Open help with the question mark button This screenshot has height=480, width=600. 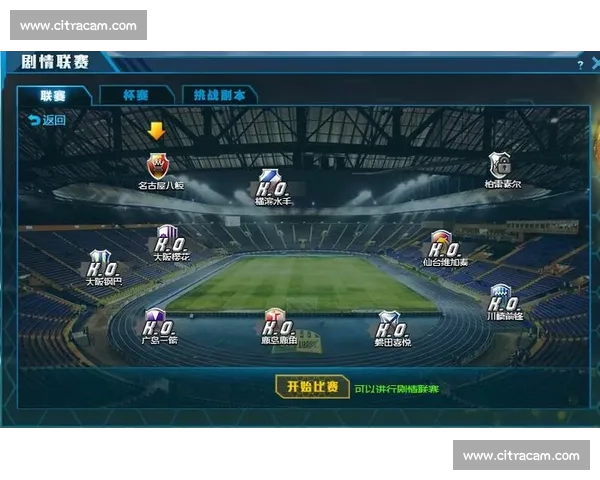pyautogui.click(x=579, y=64)
